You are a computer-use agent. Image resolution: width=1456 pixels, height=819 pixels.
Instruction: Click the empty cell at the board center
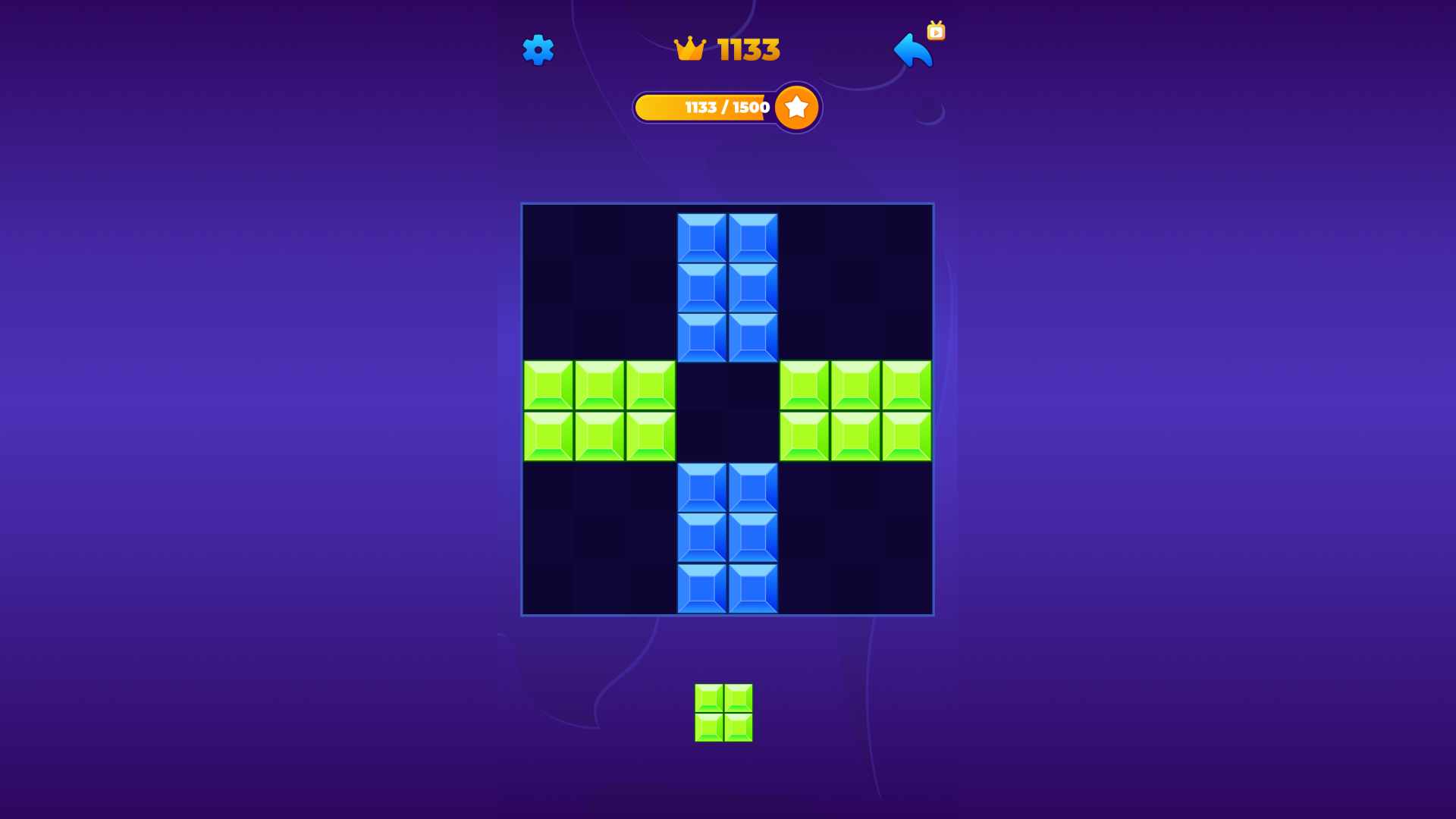pyautogui.click(x=728, y=409)
